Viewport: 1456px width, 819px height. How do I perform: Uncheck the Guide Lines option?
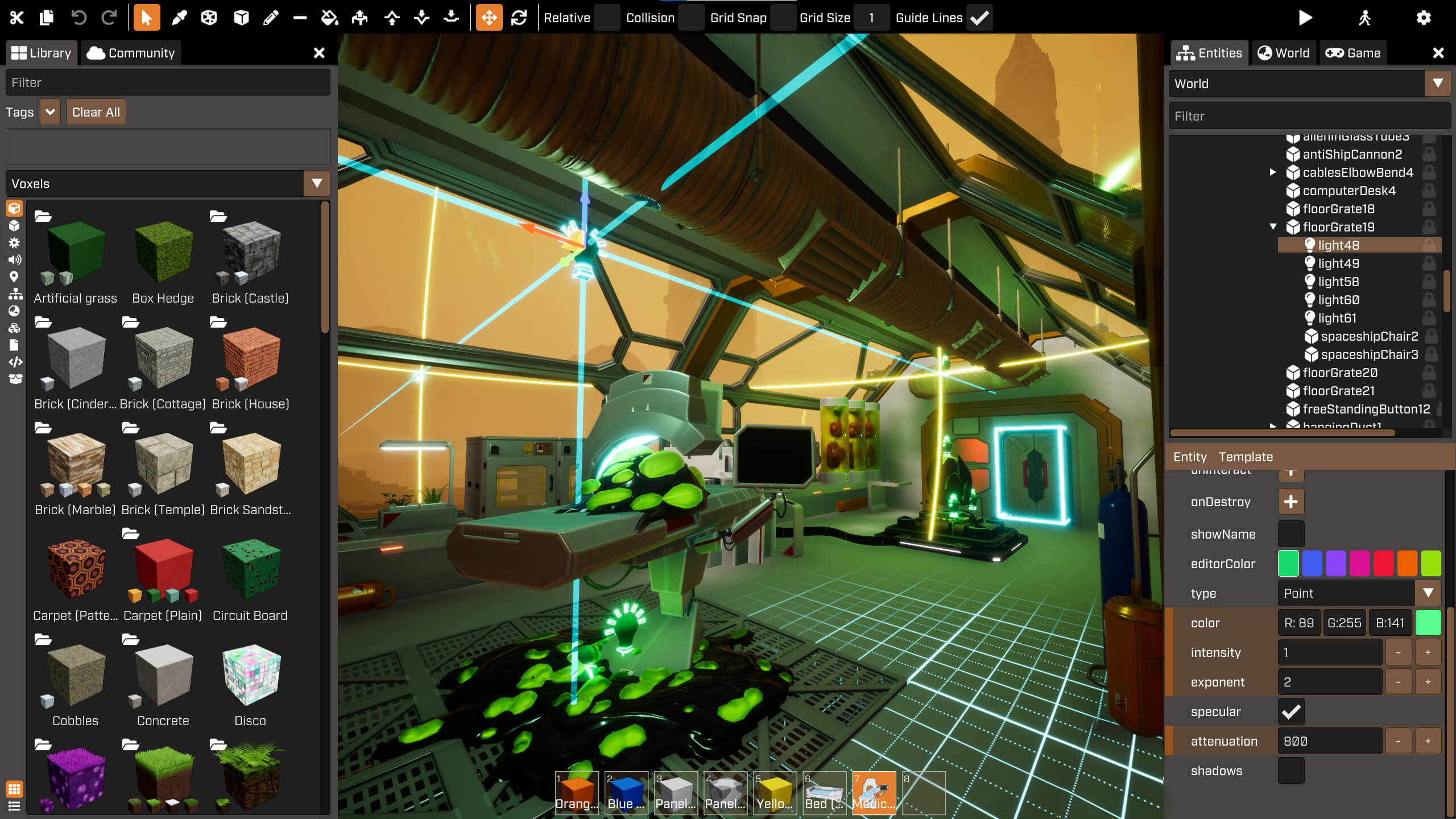979,18
